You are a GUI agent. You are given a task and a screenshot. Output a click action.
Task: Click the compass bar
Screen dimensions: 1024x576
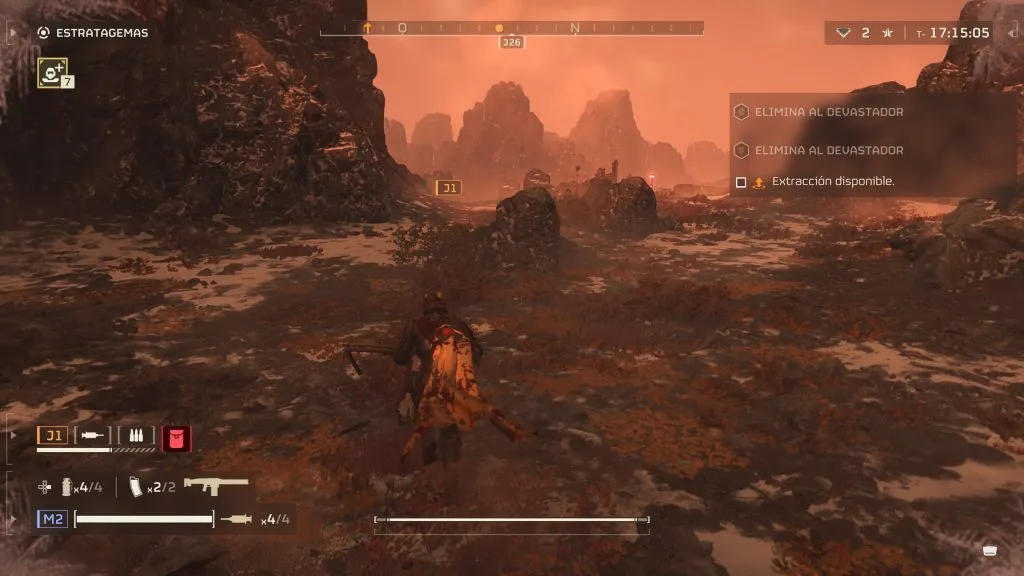click(511, 29)
